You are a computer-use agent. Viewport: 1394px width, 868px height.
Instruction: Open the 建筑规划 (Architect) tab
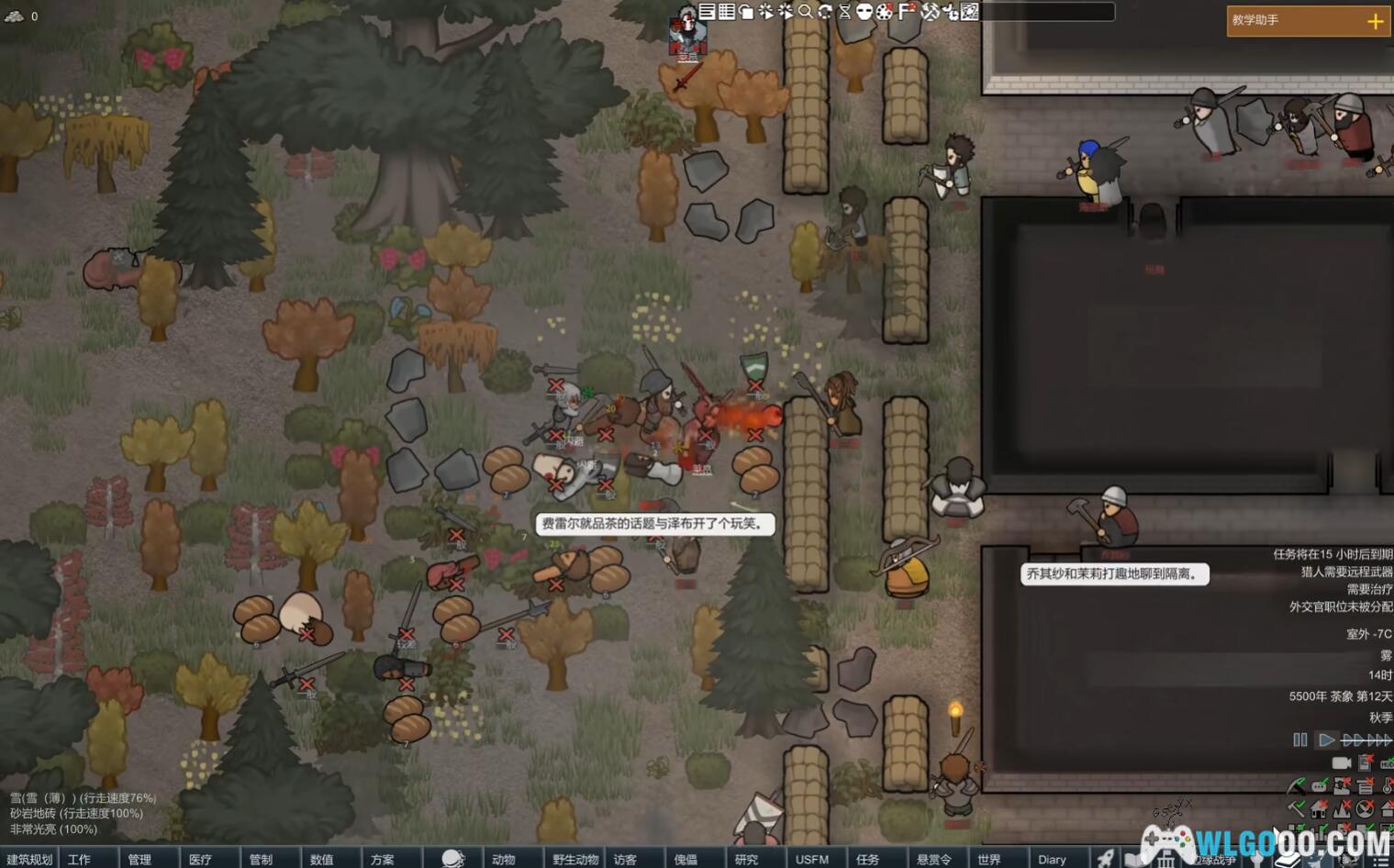(29, 859)
